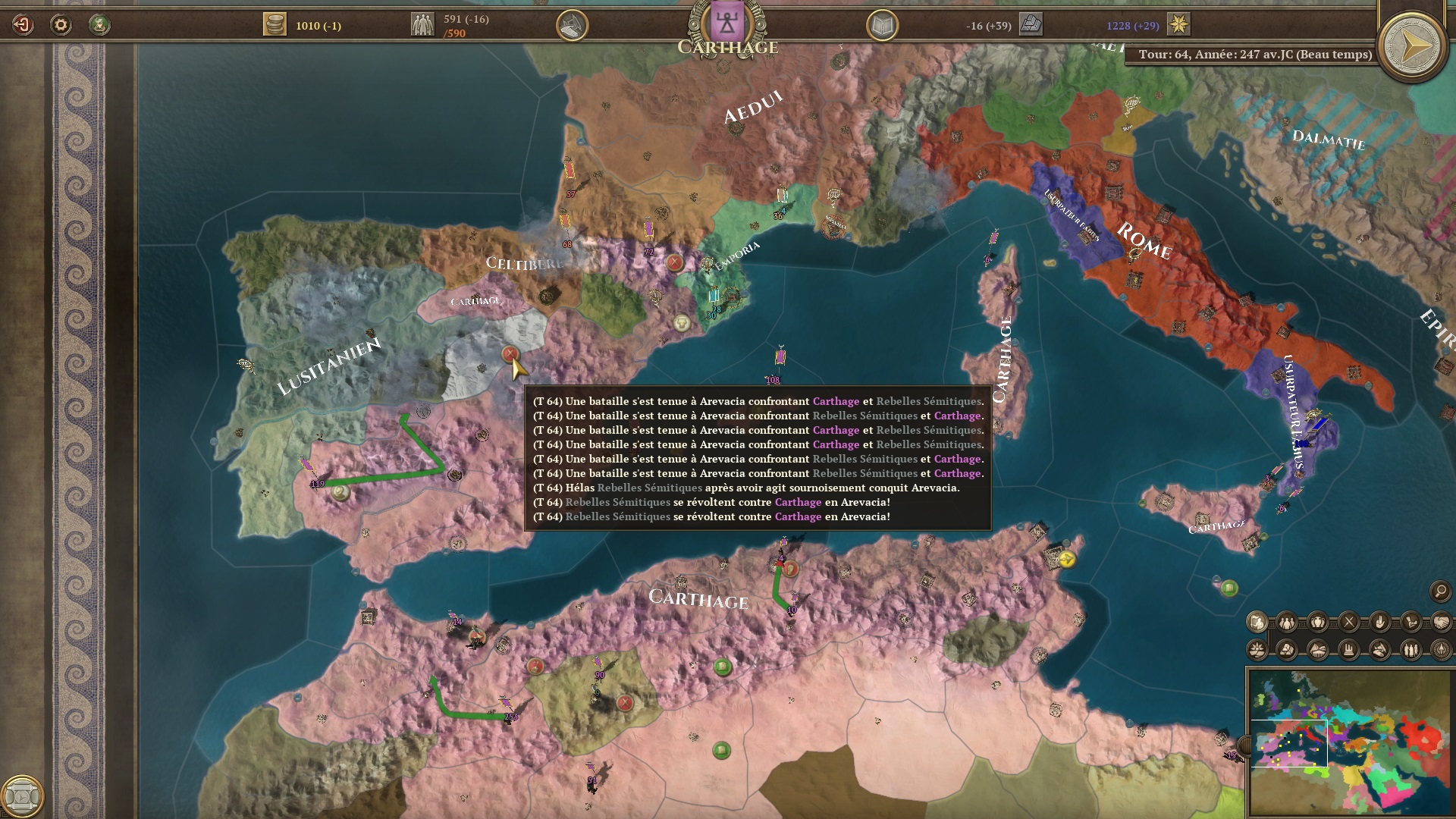
Task: End the turn with the golden arrow button
Action: tap(1412, 47)
